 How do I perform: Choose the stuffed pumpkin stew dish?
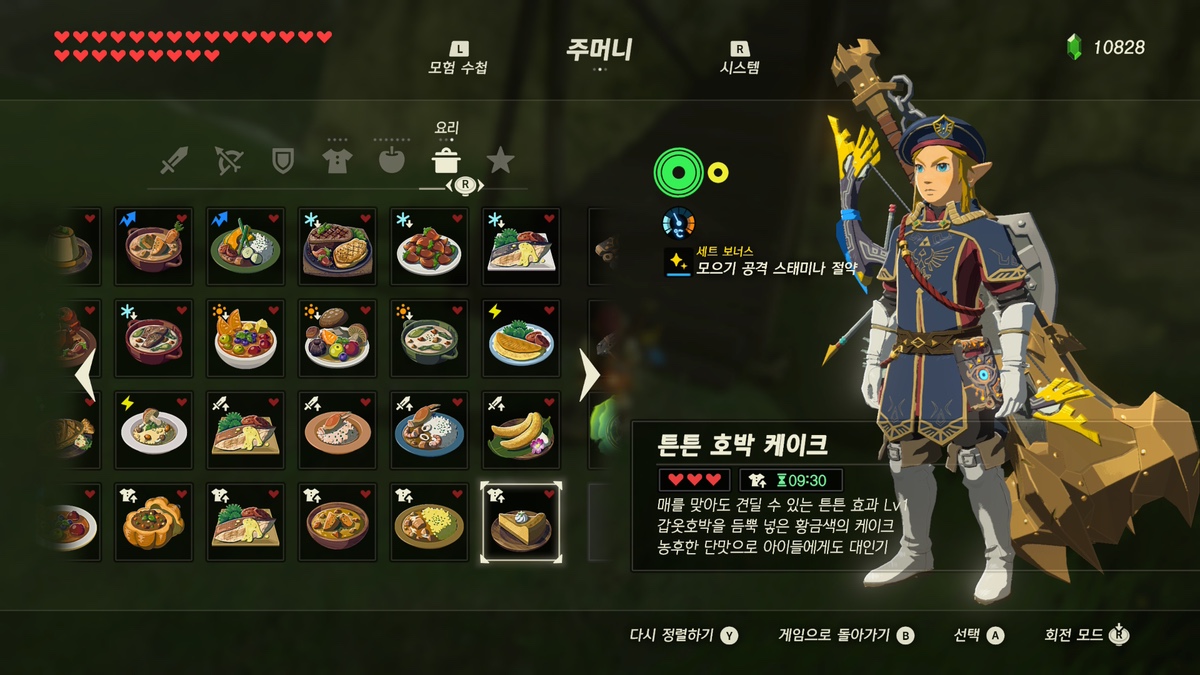[x=153, y=522]
